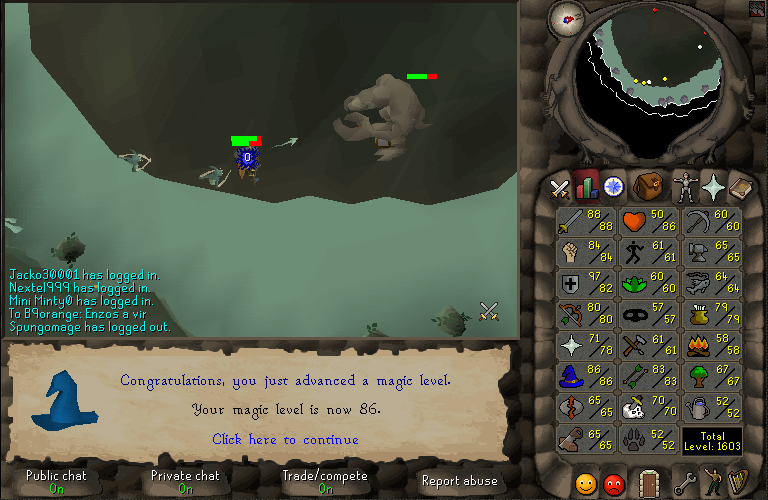This screenshot has width=768, height=500.
Task: Open the music harp tab
Action: (x=738, y=482)
